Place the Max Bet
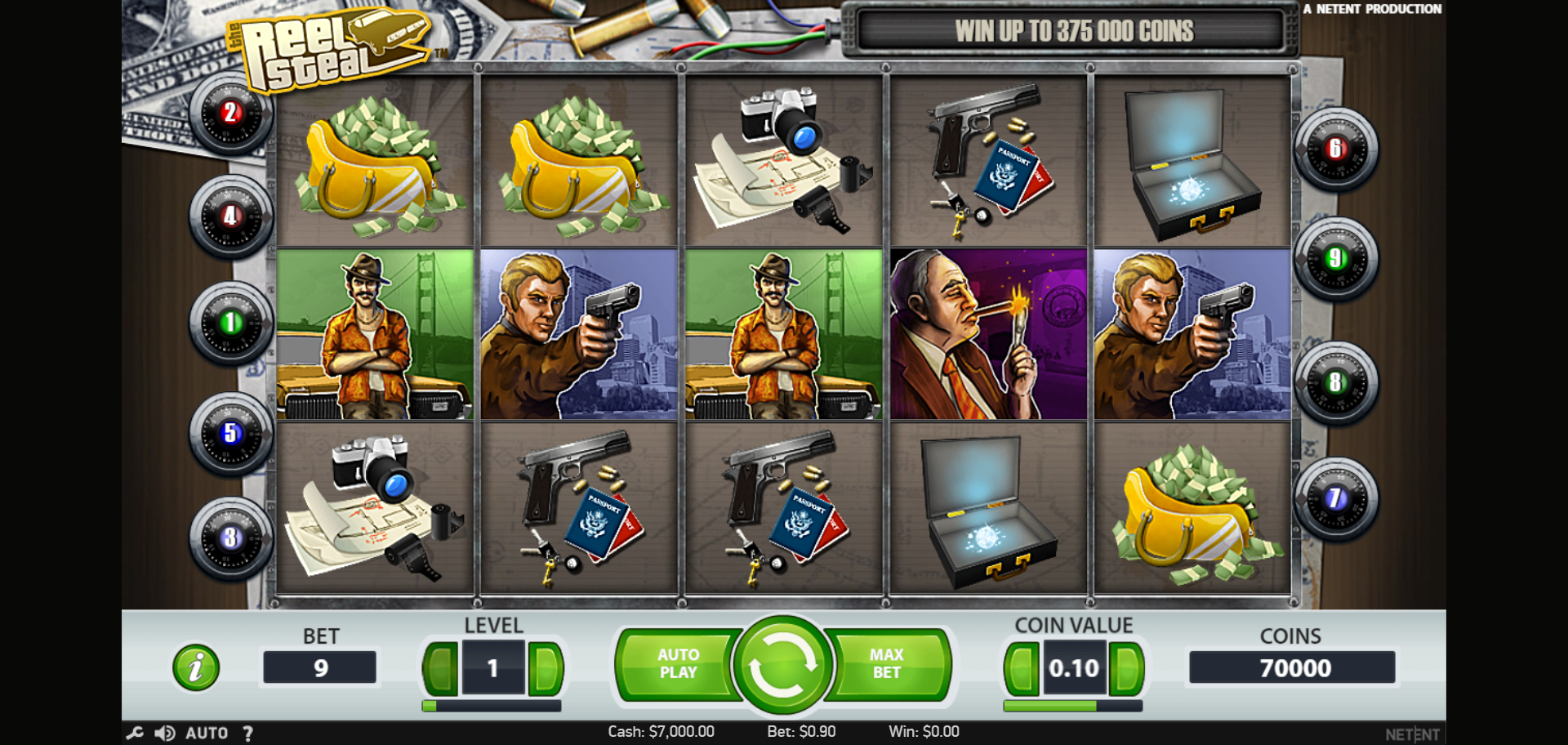The image size is (1568, 745). coord(887,664)
